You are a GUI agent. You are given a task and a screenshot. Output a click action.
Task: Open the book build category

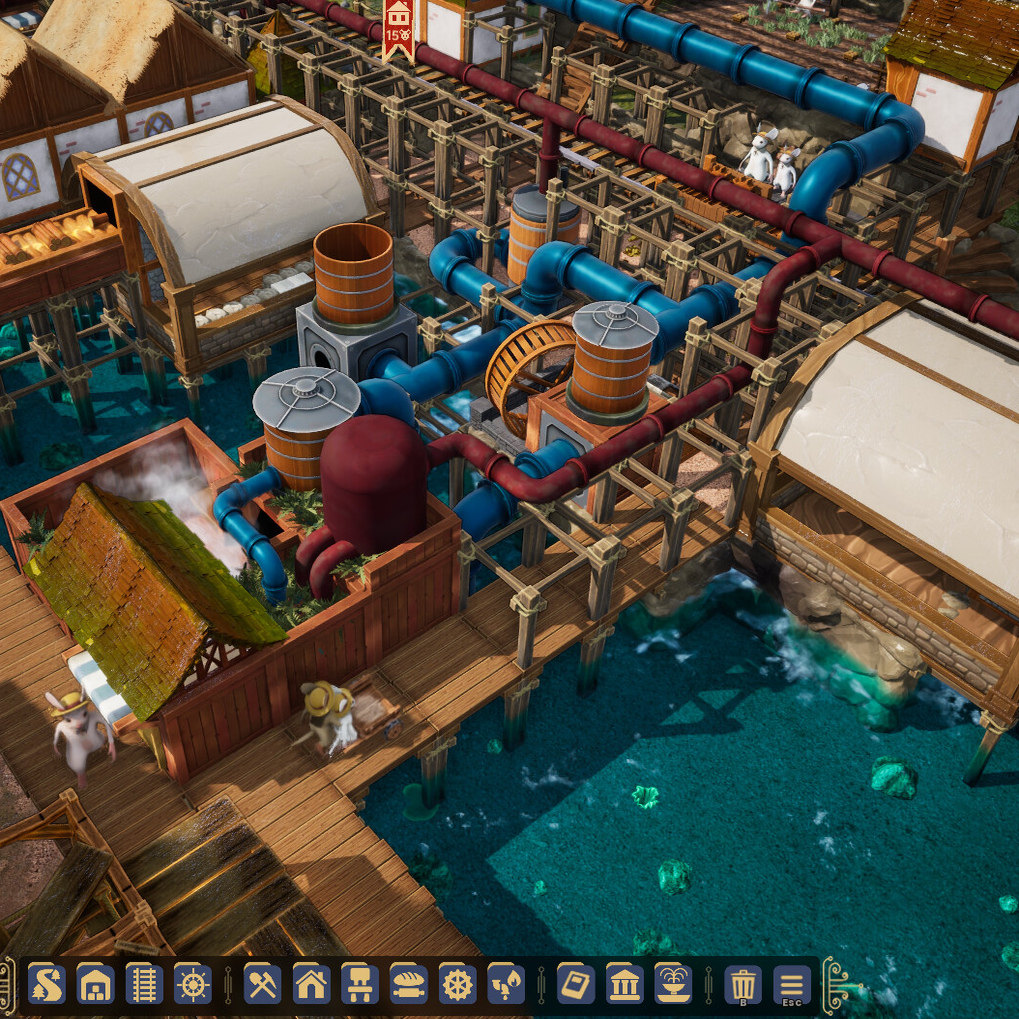pyautogui.click(x=576, y=984)
